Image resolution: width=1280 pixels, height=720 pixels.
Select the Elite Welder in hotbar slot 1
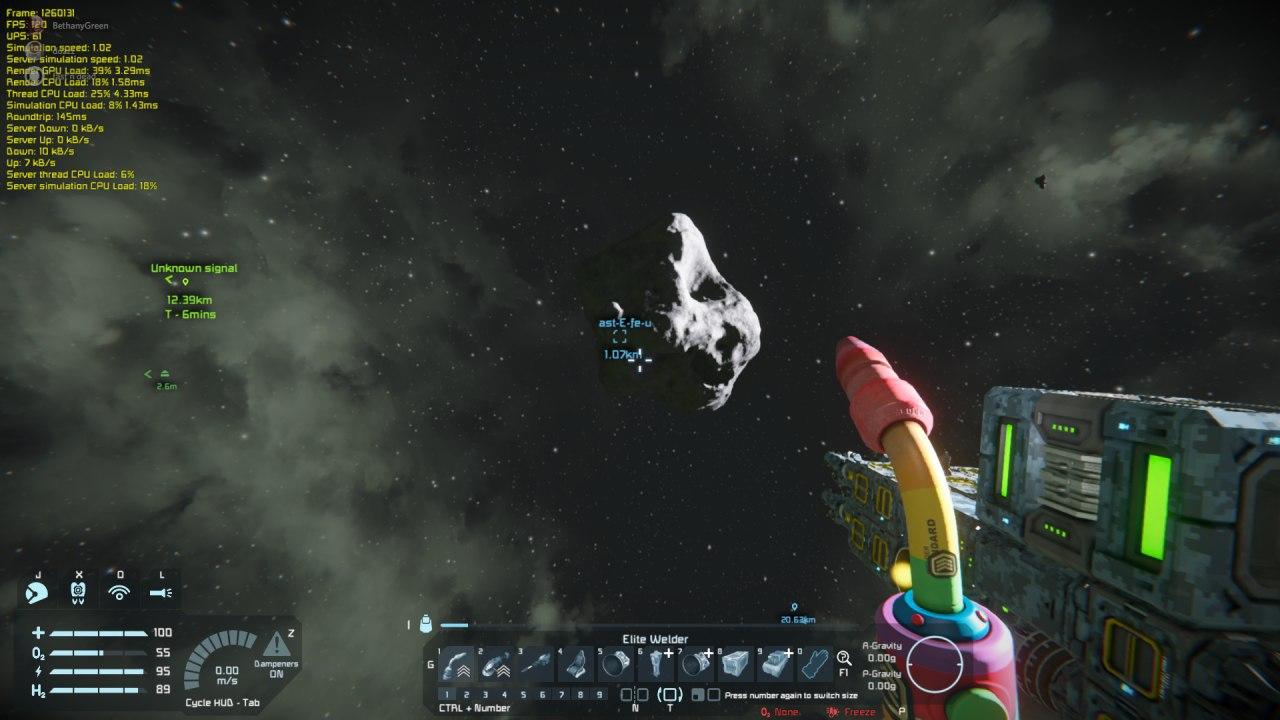(457, 664)
